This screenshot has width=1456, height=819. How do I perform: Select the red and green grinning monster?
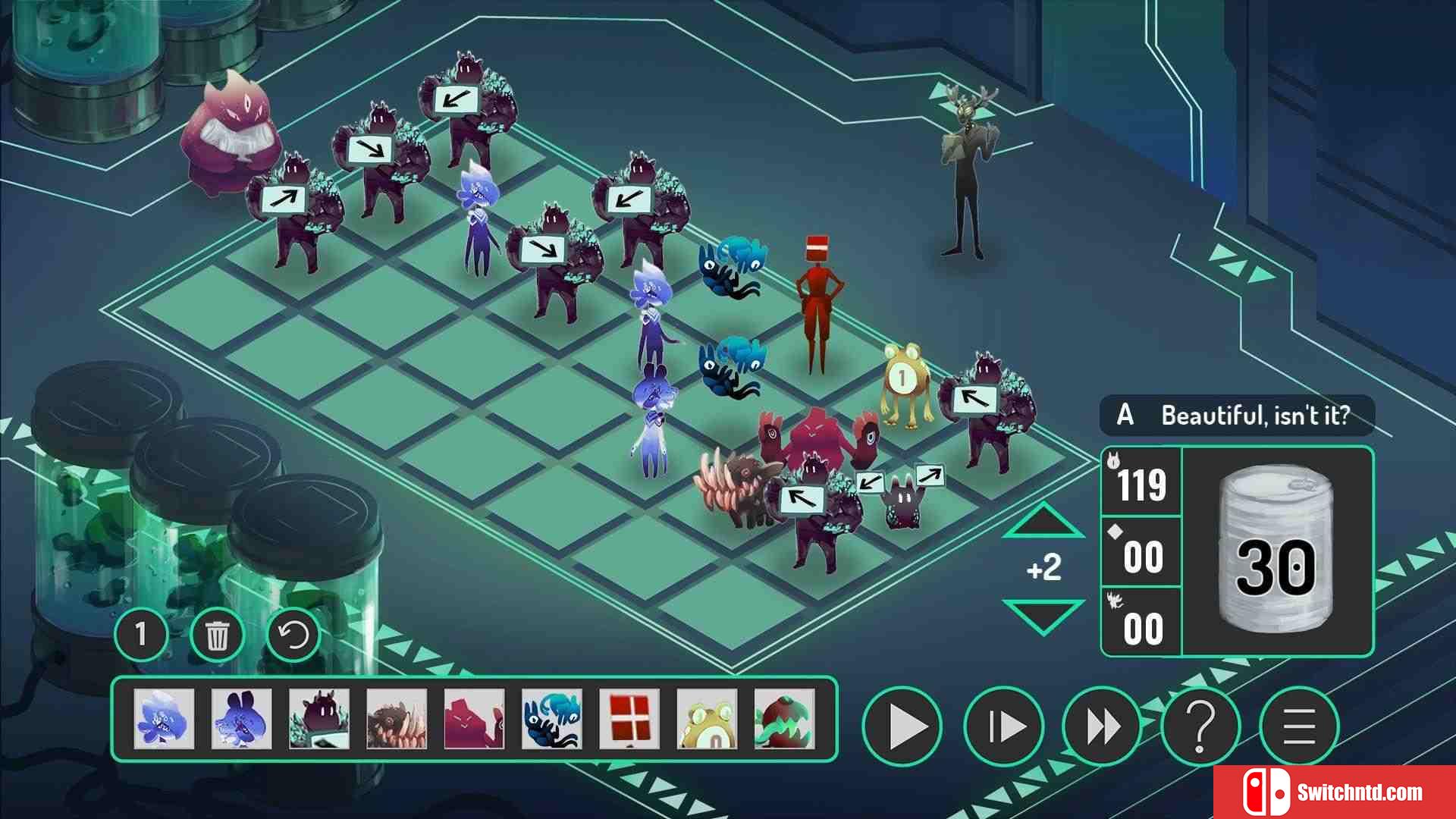point(784,718)
